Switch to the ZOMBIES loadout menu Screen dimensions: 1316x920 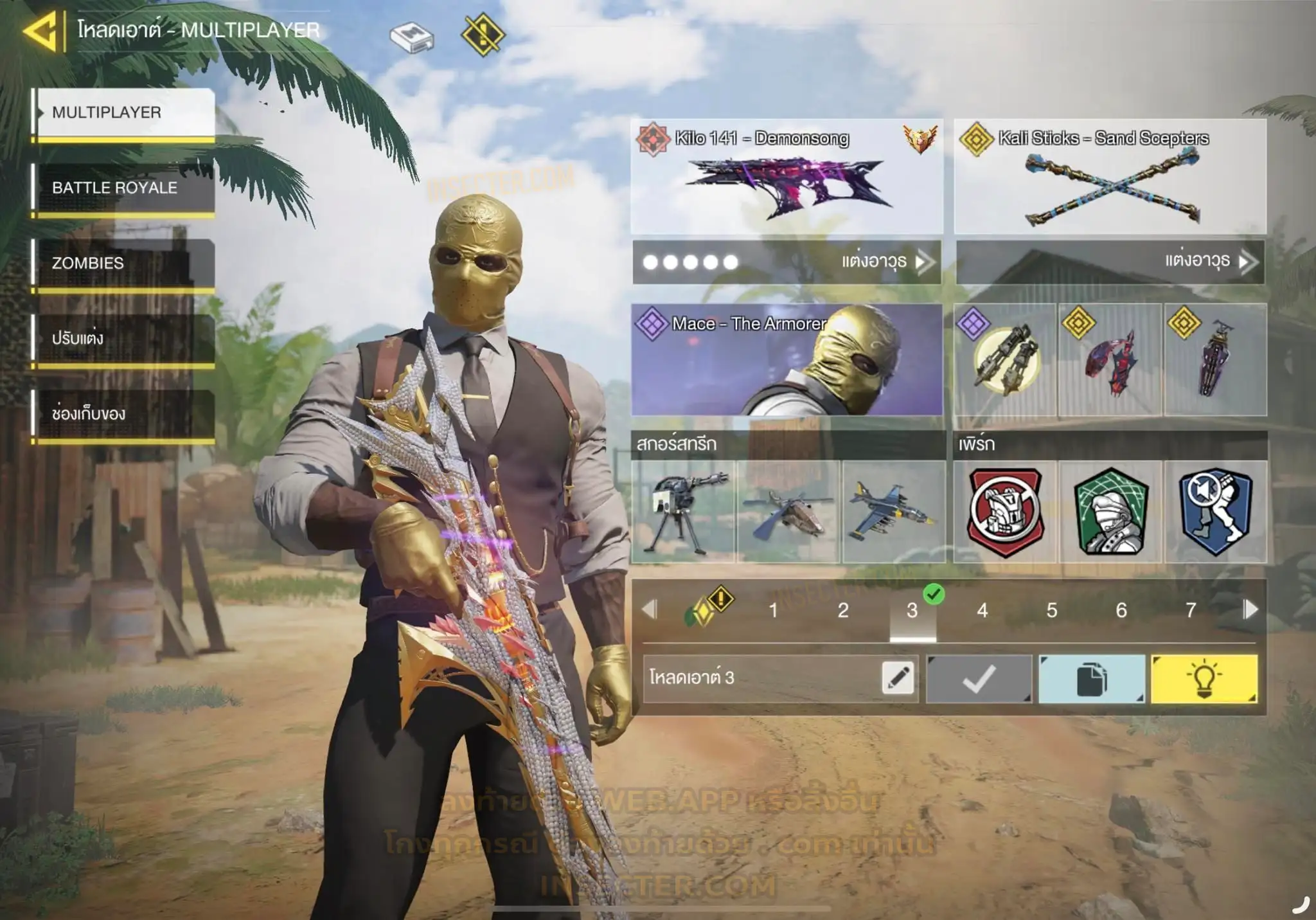pyautogui.click(x=123, y=263)
